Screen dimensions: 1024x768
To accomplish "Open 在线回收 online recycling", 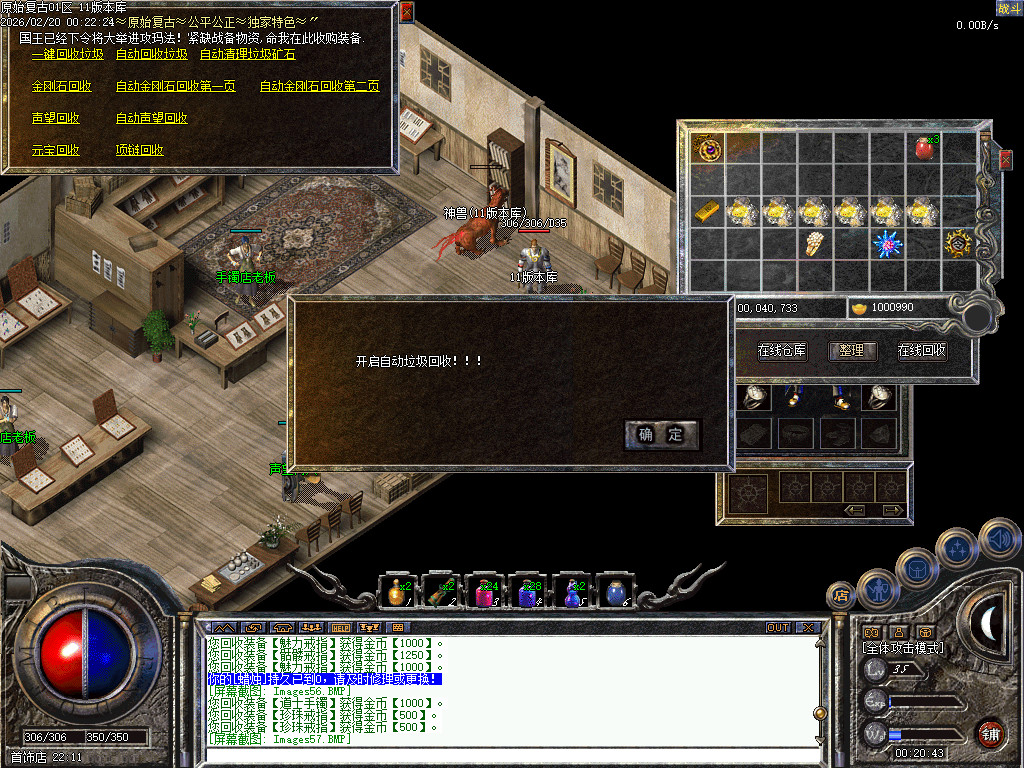I will (x=921, y=351).
